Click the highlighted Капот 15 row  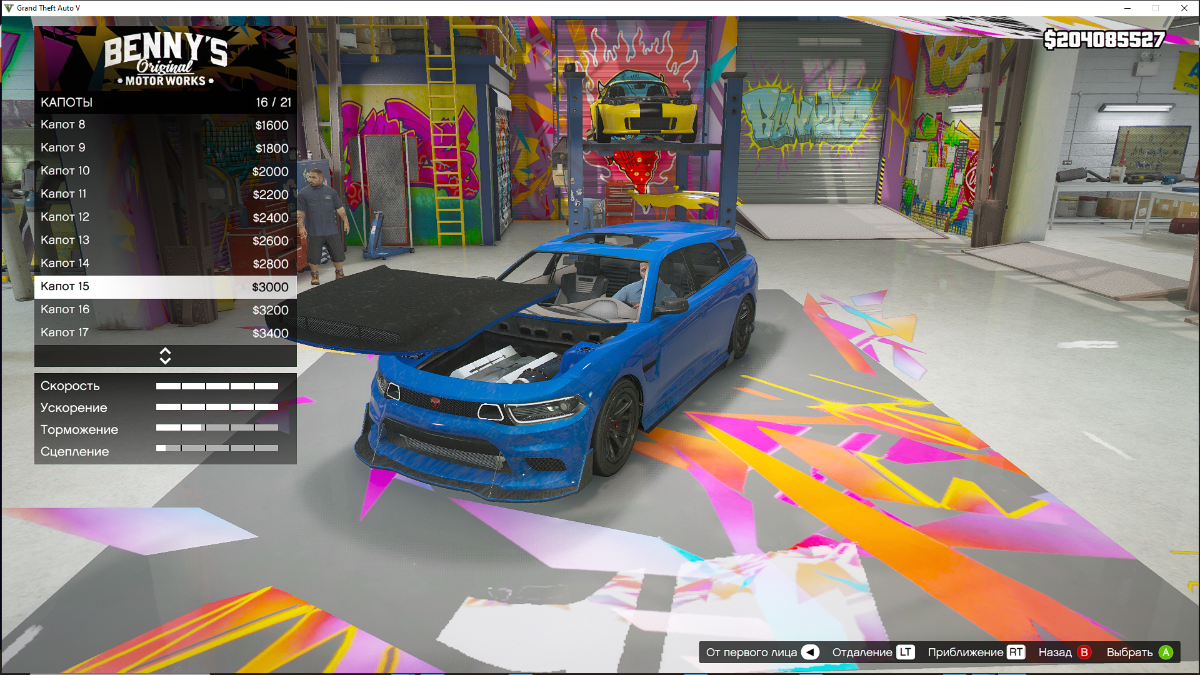coord(165,287)
